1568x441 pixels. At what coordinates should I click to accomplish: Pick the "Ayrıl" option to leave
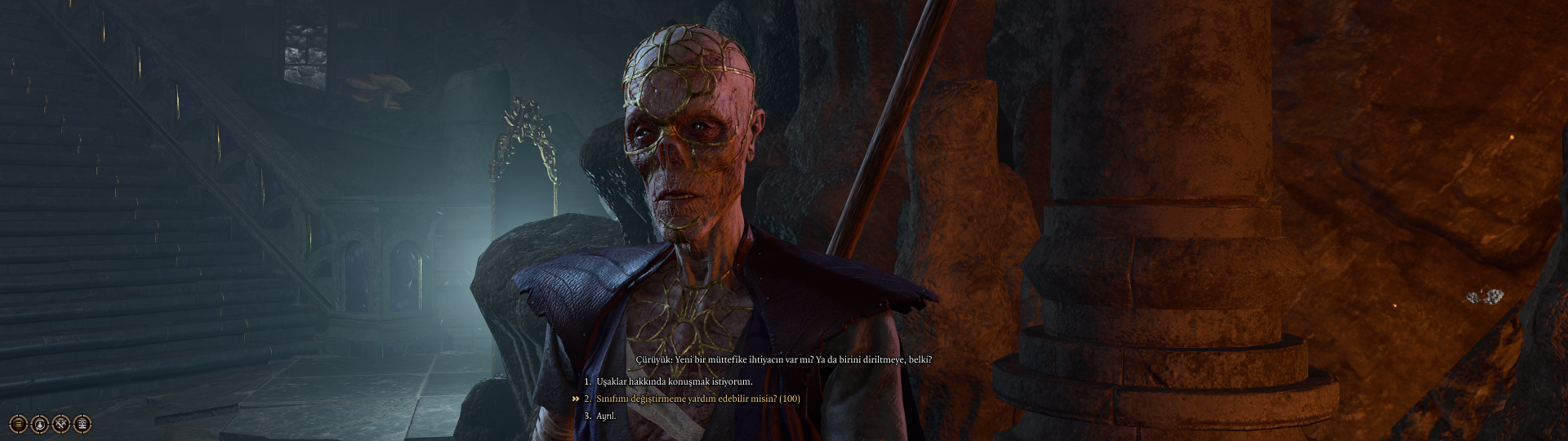(605, 416)
